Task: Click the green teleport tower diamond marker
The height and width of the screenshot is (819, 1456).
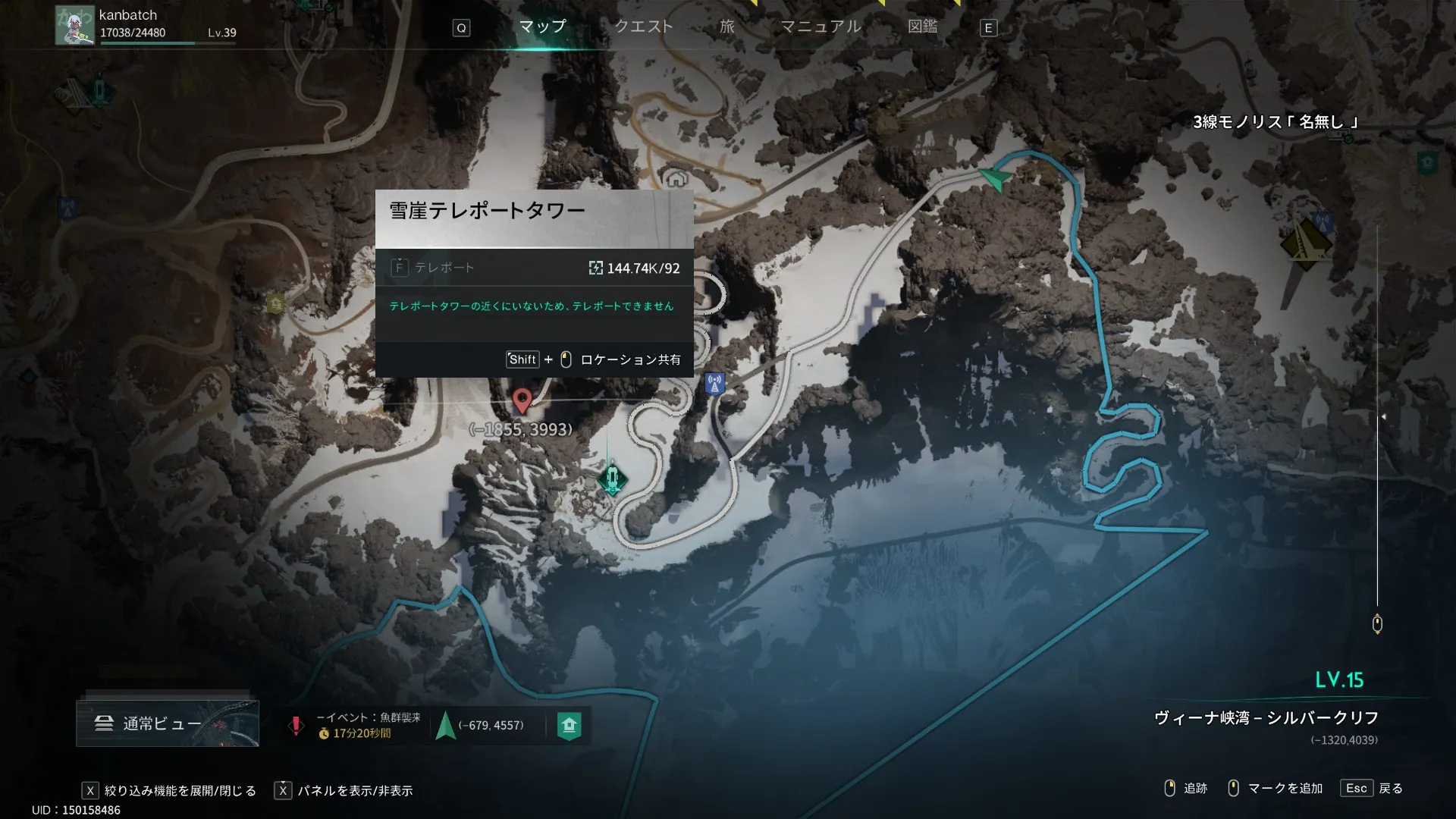Action: [x=612, y=479]
